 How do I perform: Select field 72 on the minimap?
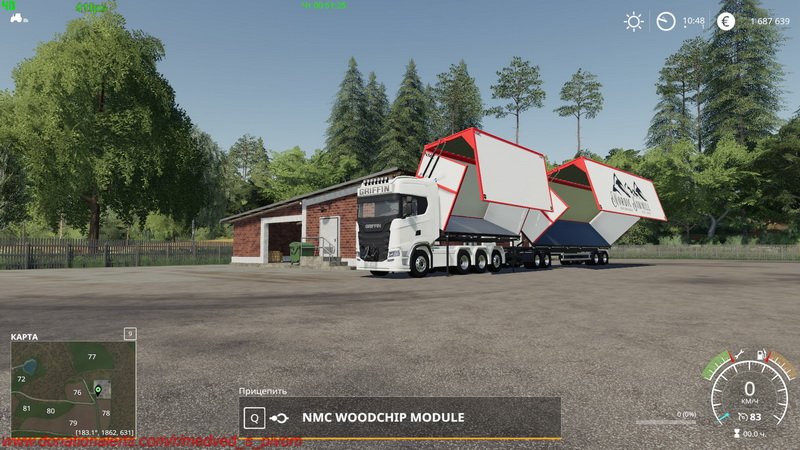click(x=21, y=380)
